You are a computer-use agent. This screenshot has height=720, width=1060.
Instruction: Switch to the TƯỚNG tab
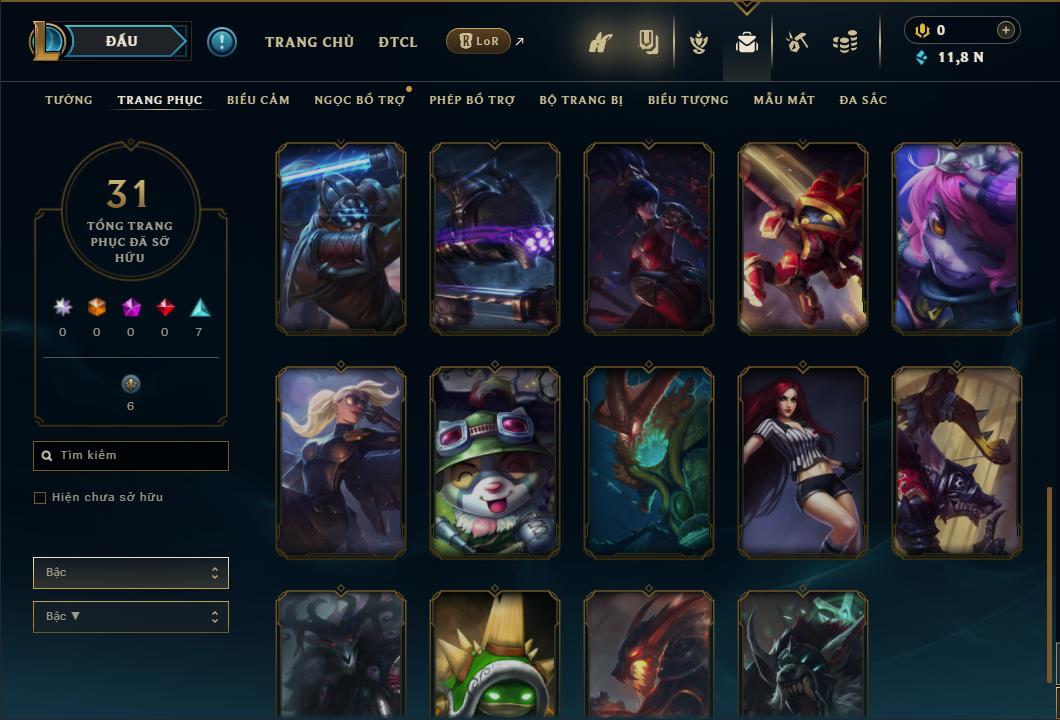tap(69, 100)
